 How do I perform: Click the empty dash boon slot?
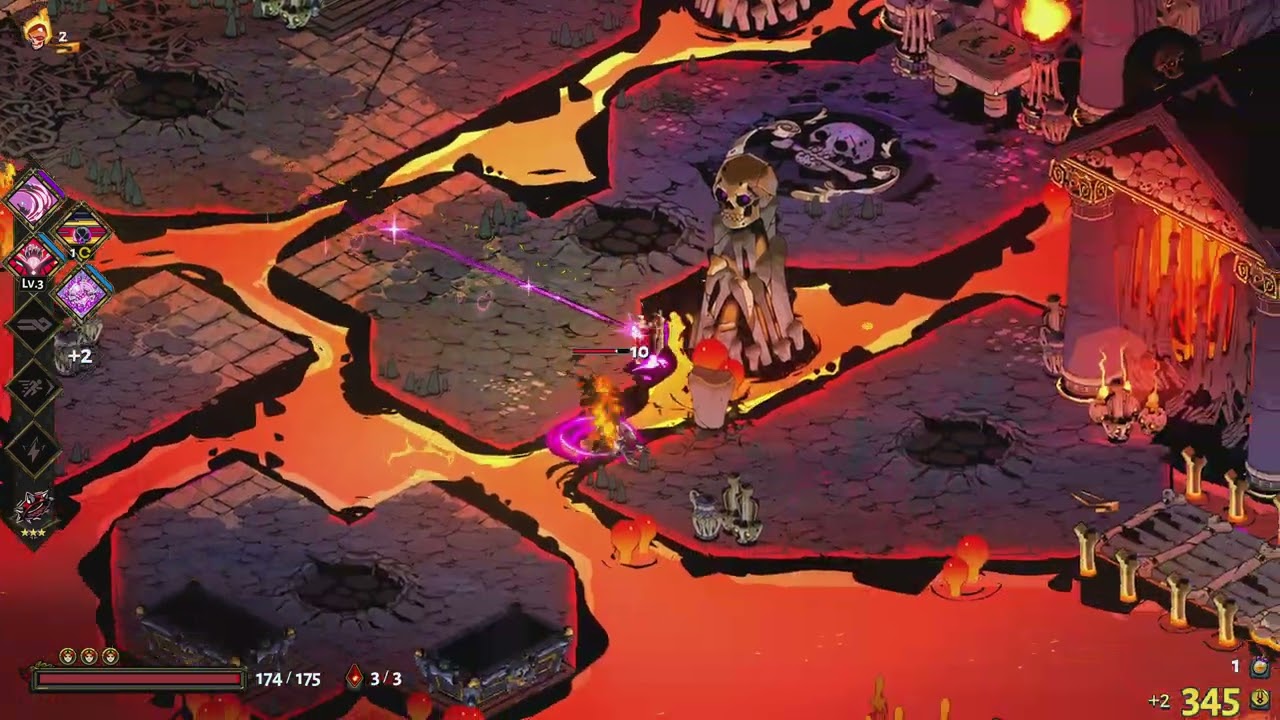point(34,386)
